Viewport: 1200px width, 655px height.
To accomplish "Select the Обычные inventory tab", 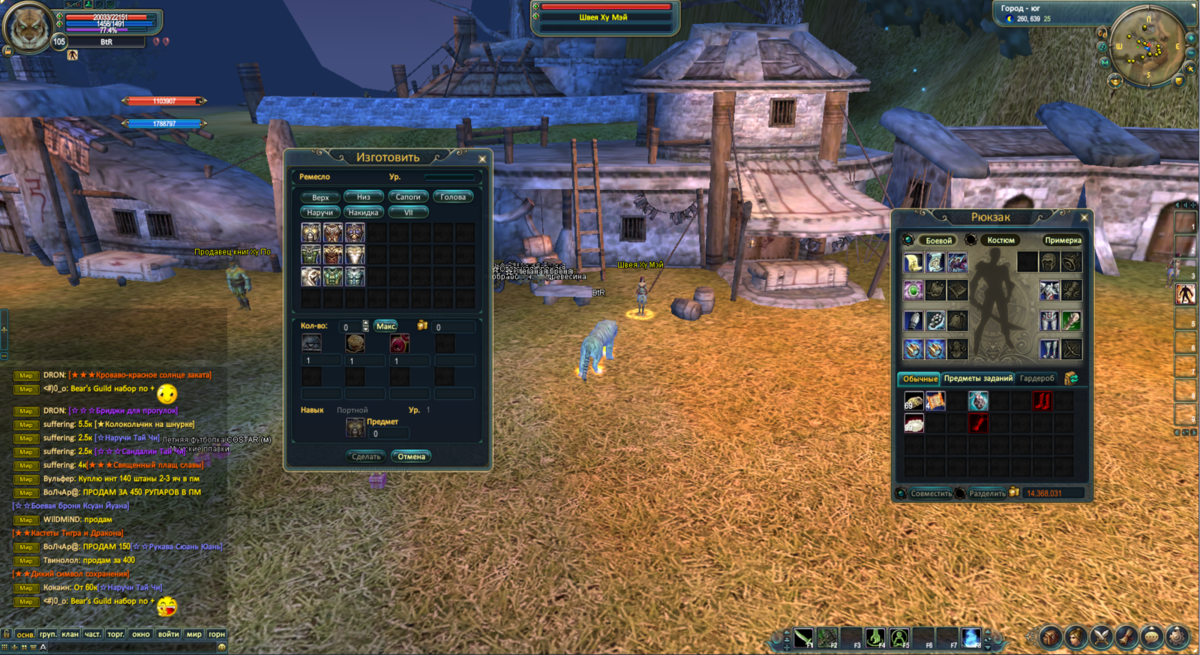I will (x=919, y=378).
